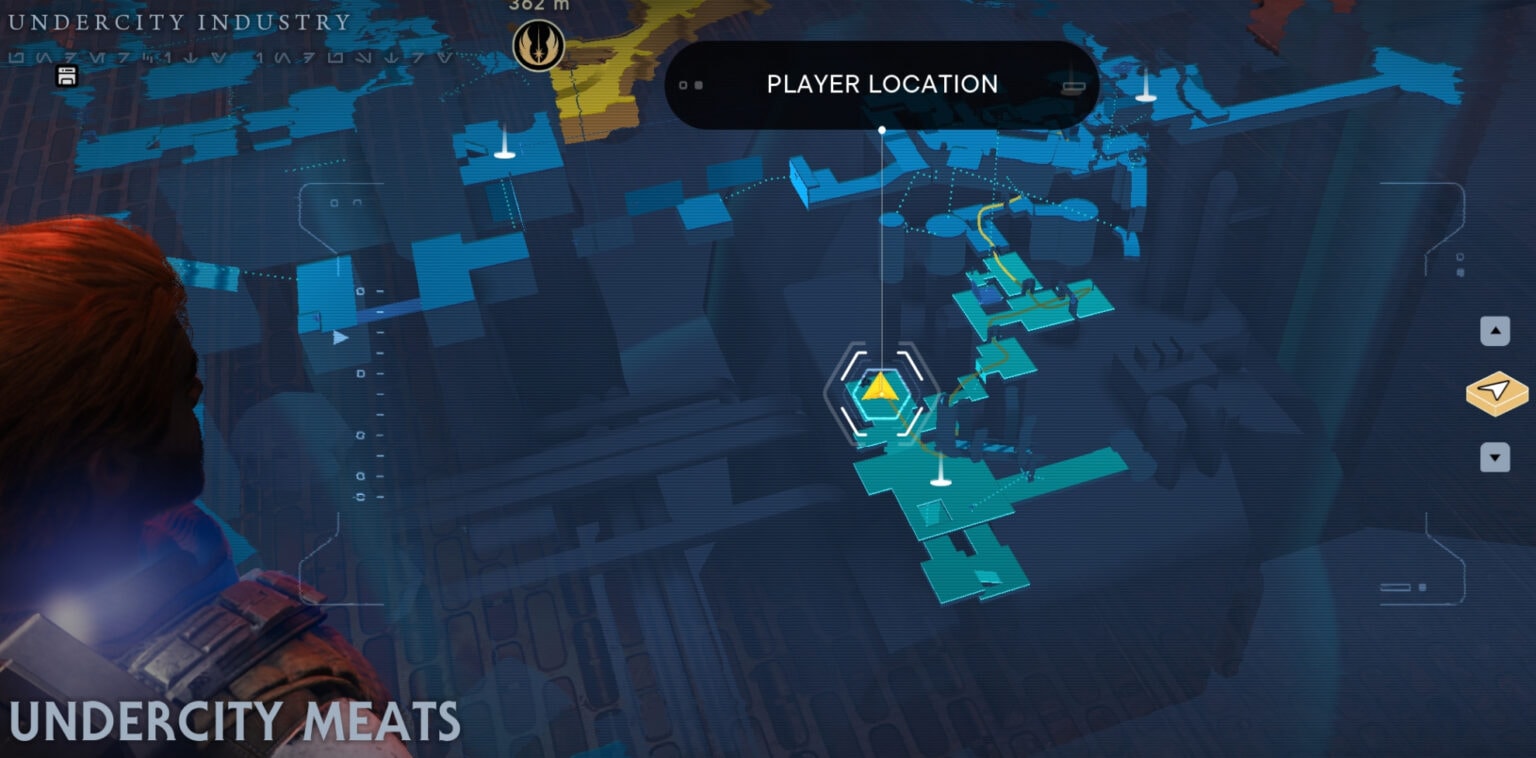Click the meditation point marker below the player

(x=941, y=481)
